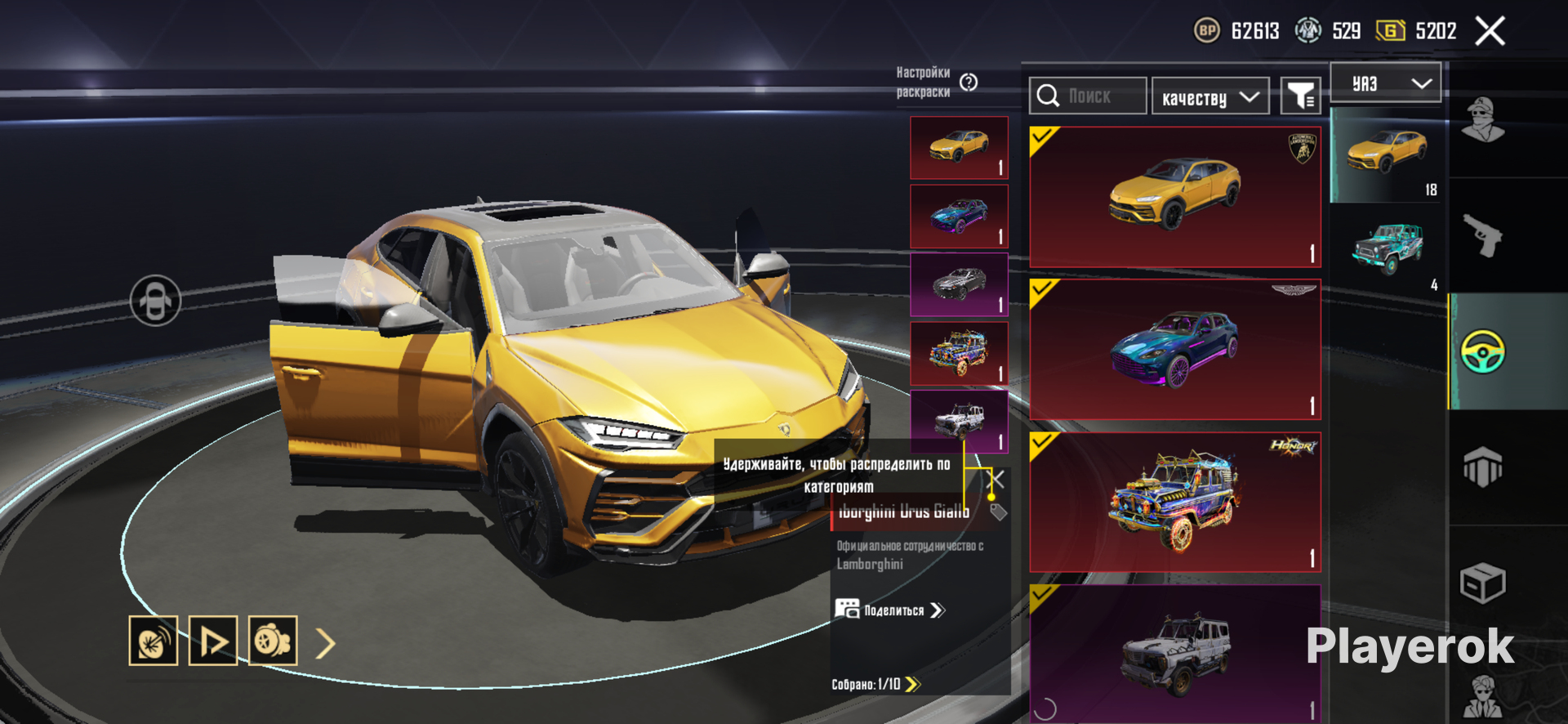Select the teal jeep vehicle type thumbnail

tap(1388, 248)
